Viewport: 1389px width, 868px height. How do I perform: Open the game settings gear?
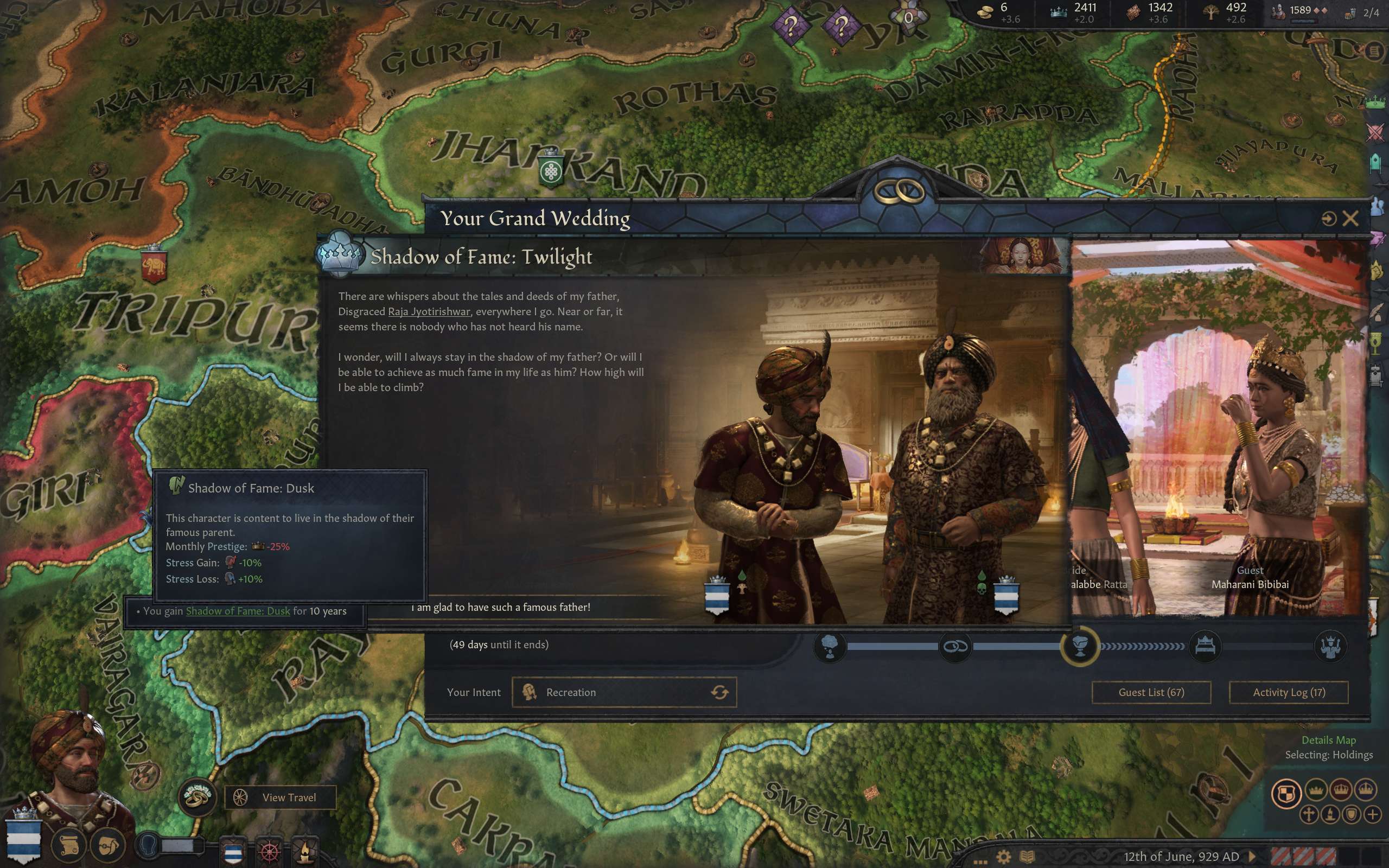(1003, 857)
